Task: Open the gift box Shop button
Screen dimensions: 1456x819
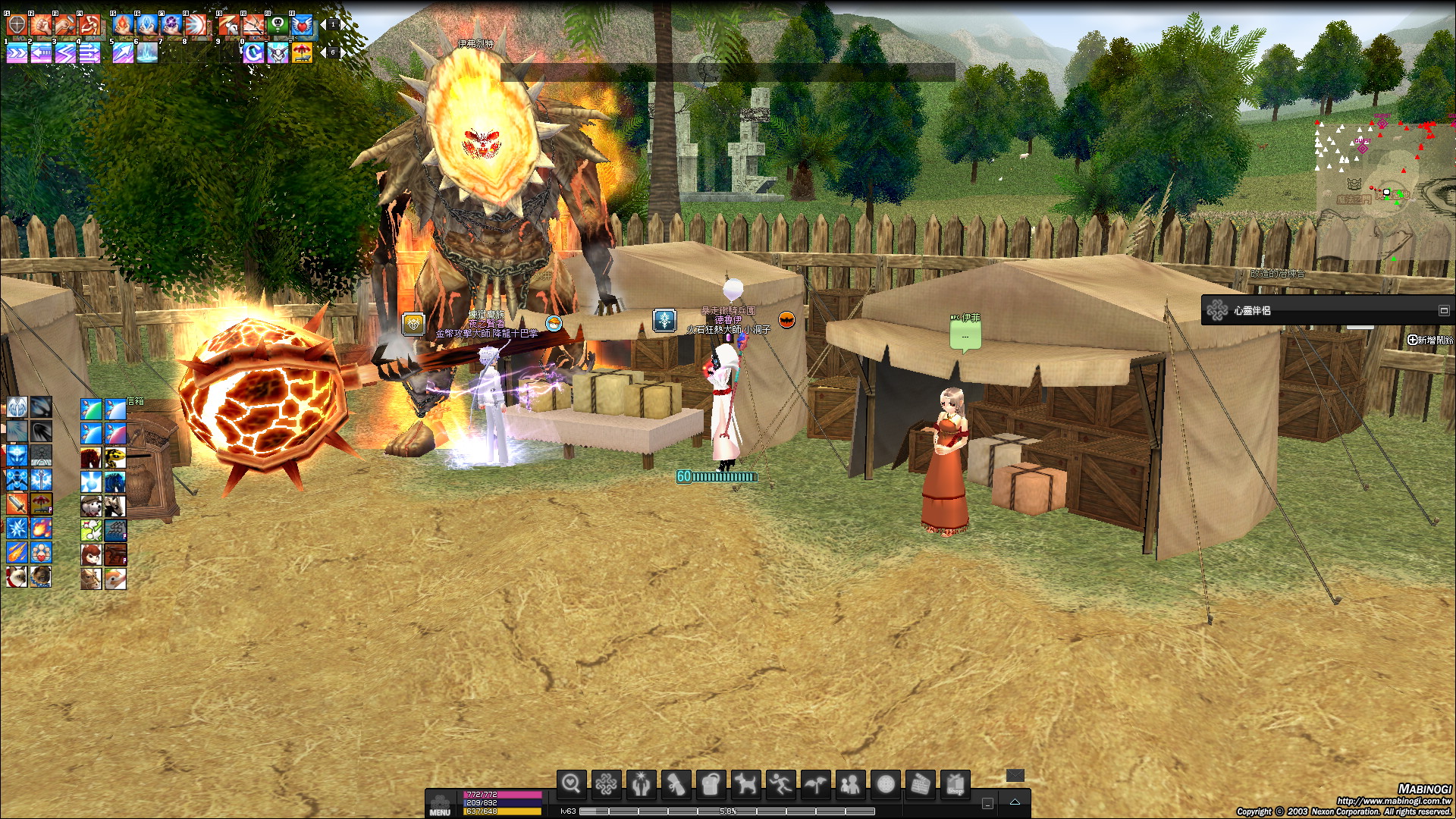Action: 955,784
